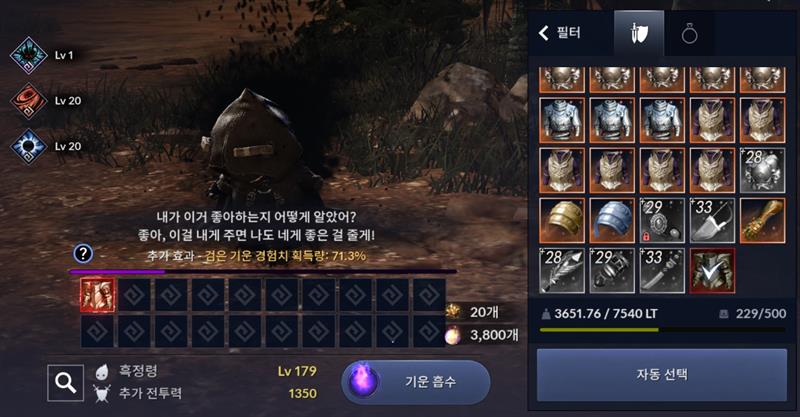The height and width of the screenshot is (417, 800).
Task: Click the 자동 선택 auto-select button
Action: 661,374
